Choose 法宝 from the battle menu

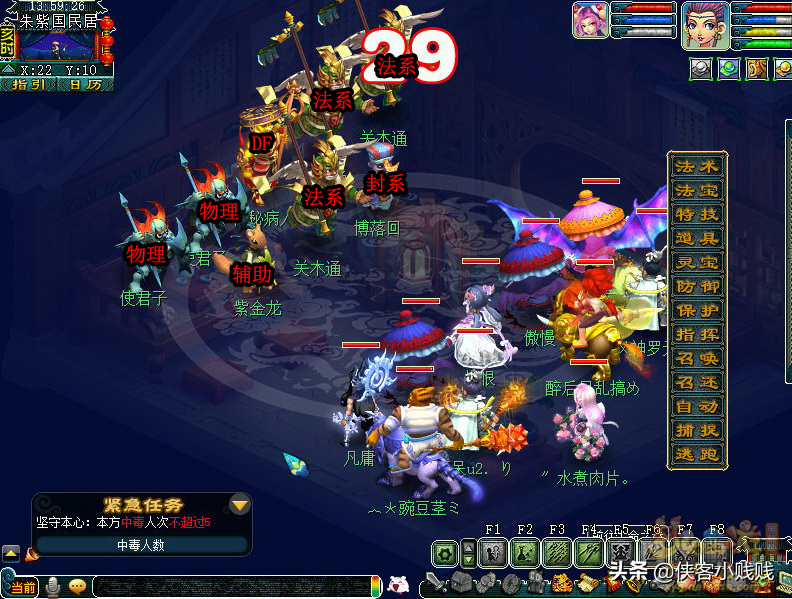click(696, 190)
